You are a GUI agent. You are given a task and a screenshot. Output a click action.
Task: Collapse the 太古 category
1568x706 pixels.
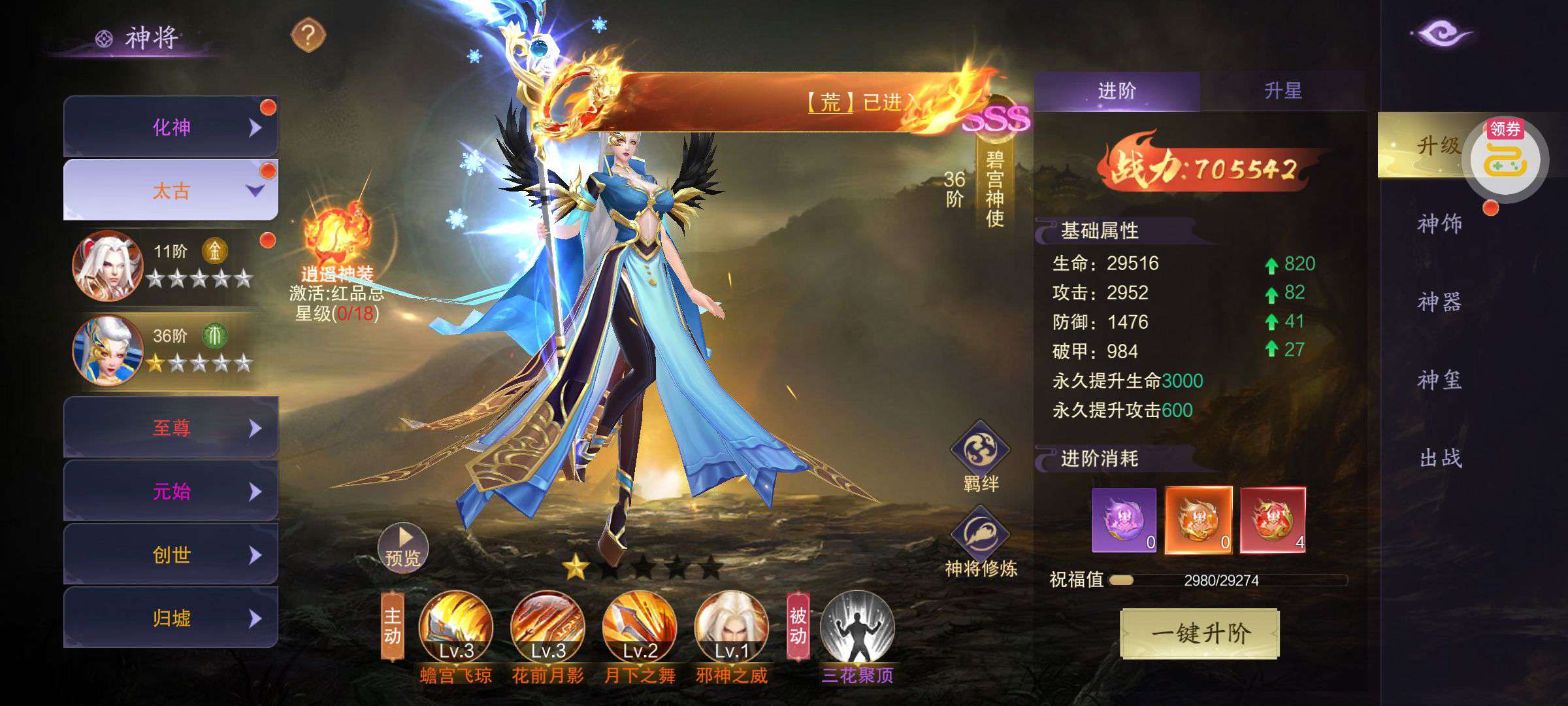(x=171, y=190)
